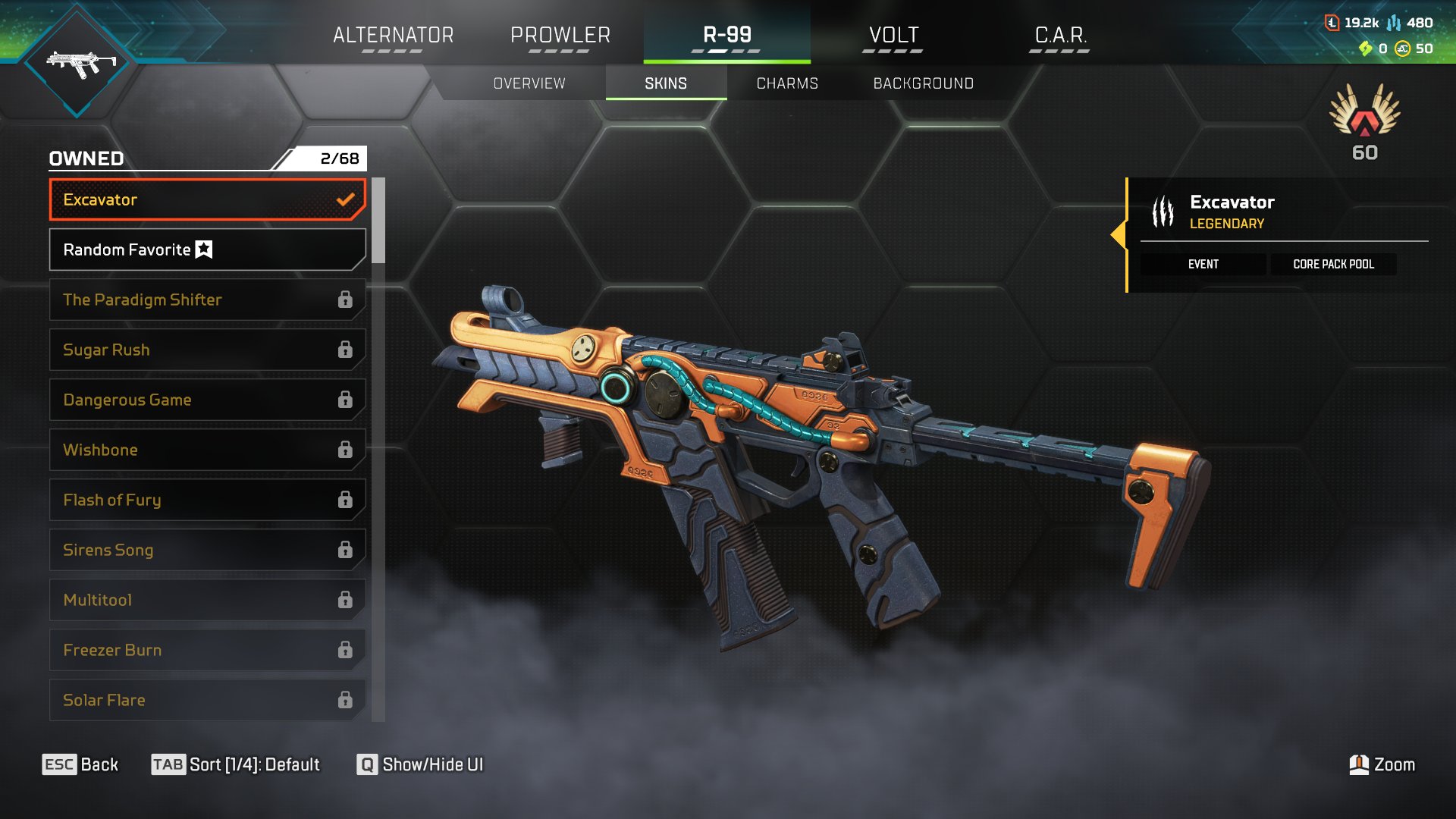
Task: Choose the Random Favorite option
Action: [207, 249]
